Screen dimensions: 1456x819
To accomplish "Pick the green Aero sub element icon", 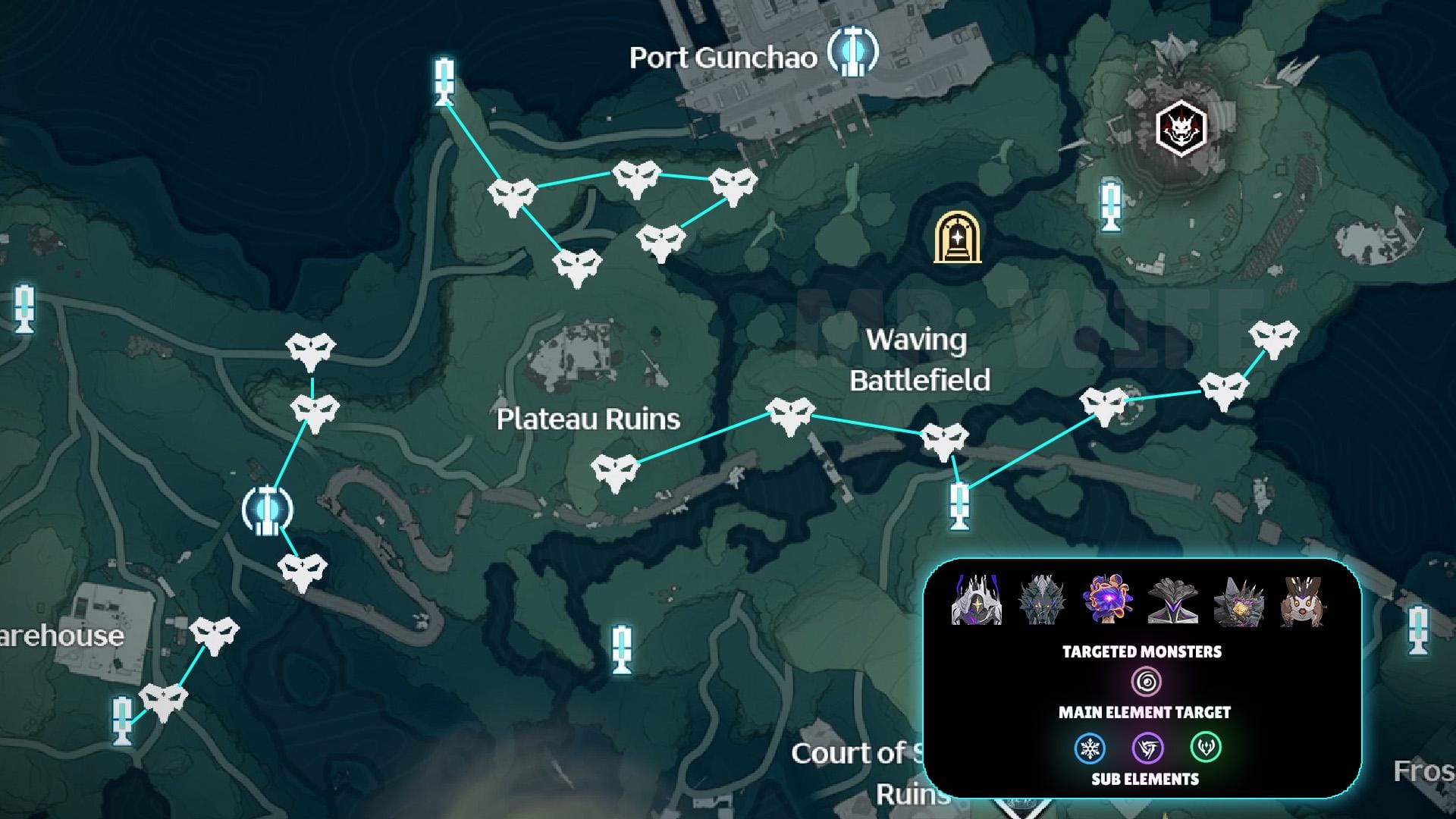I will [1205, 748].
